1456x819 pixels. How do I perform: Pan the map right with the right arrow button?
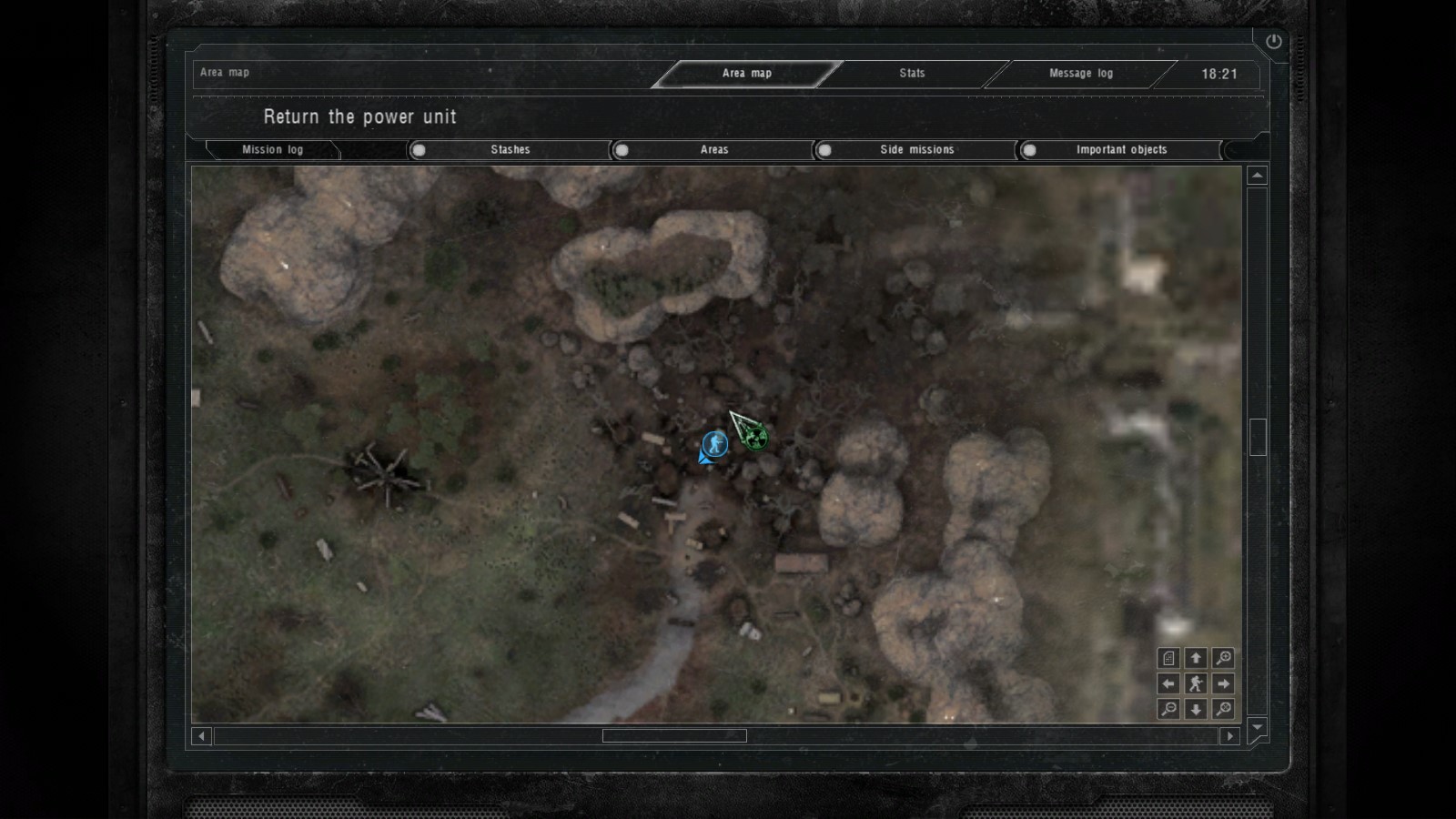1223,683
